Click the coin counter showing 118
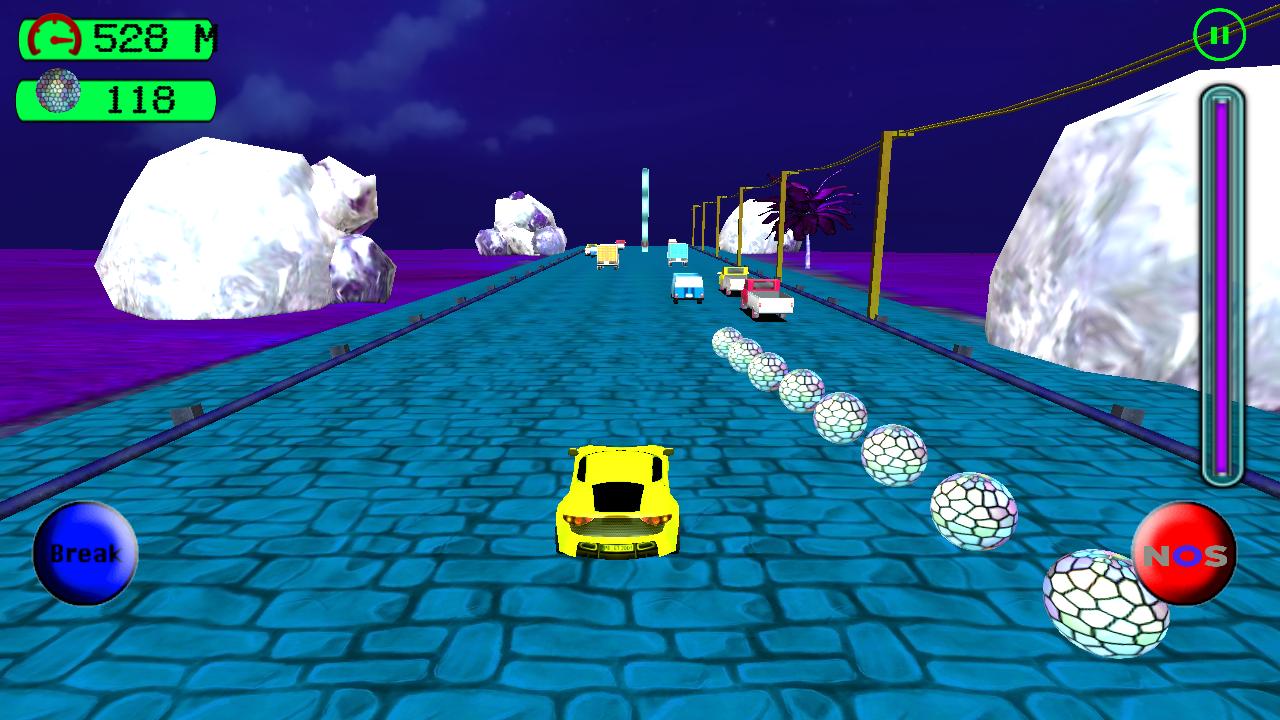 140,96
